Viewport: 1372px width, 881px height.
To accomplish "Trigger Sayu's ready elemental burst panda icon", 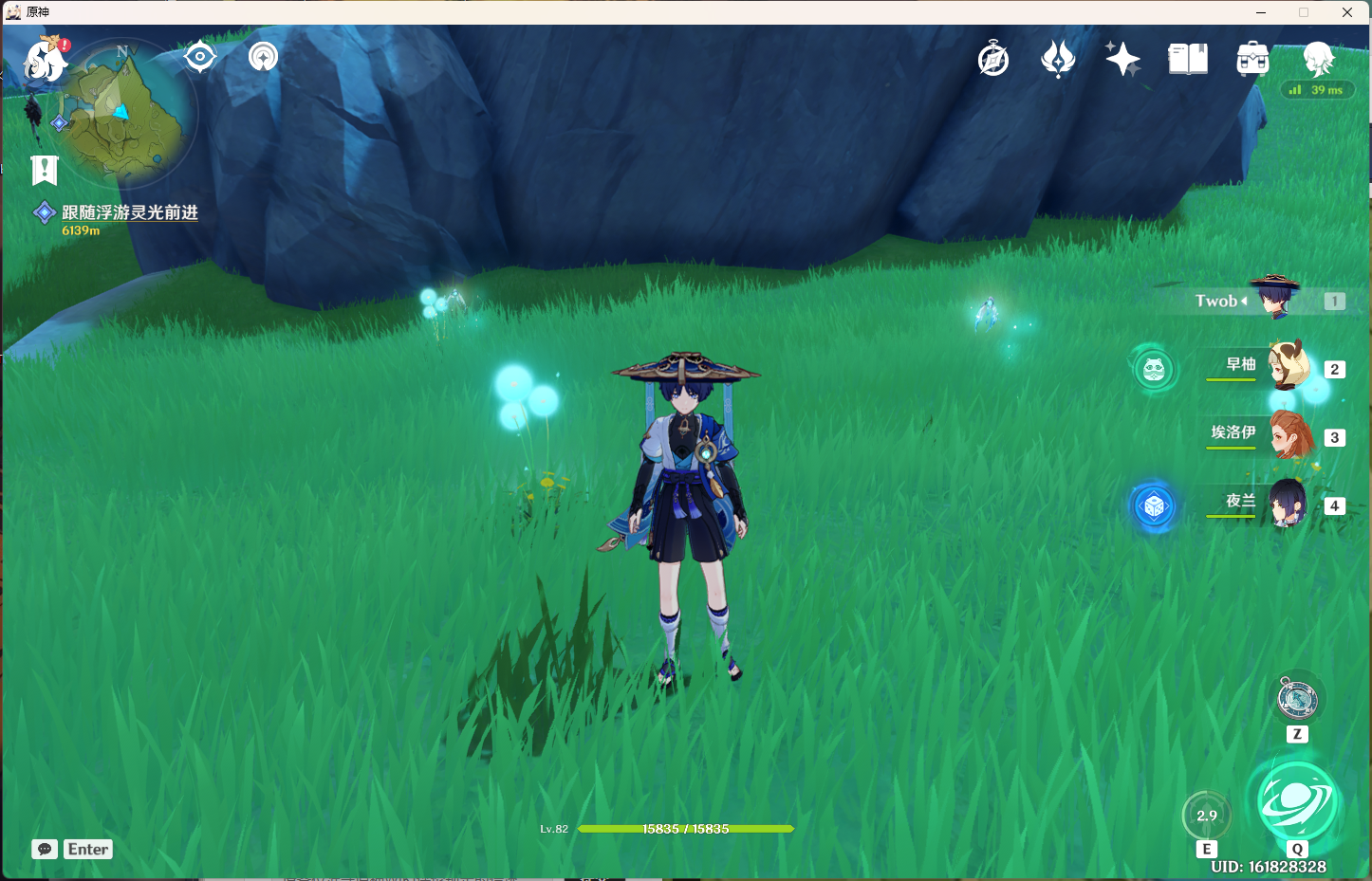I will click(1153, 369).
